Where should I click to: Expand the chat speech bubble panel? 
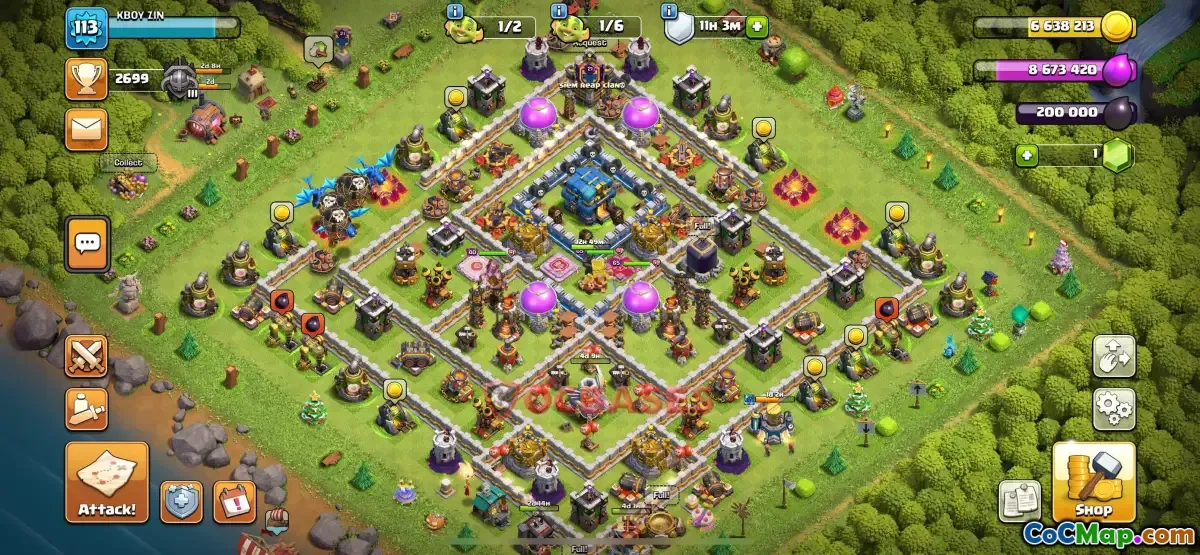pos(88,243)
